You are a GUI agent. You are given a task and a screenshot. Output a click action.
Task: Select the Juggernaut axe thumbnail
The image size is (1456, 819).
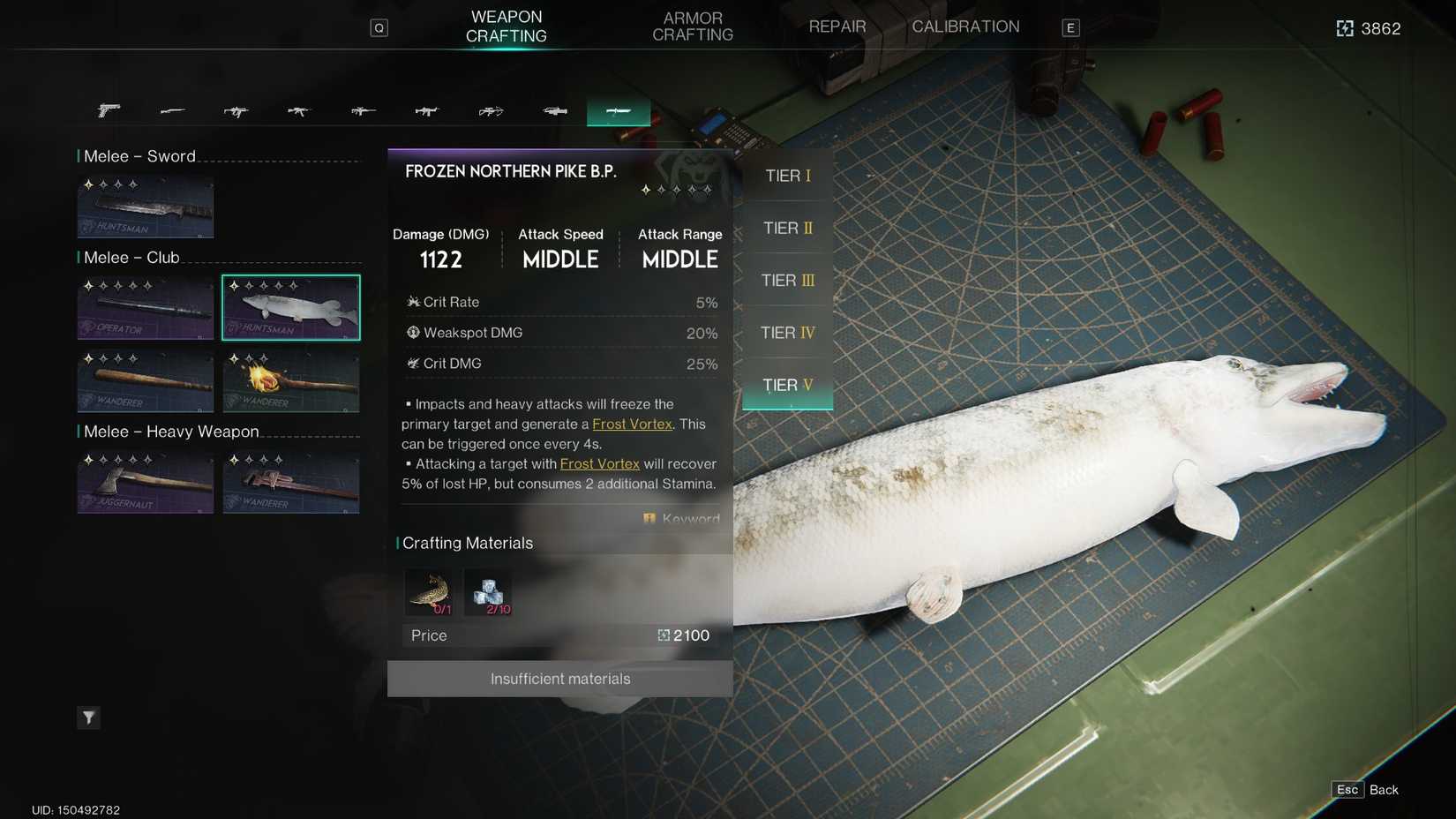(145, 482)
